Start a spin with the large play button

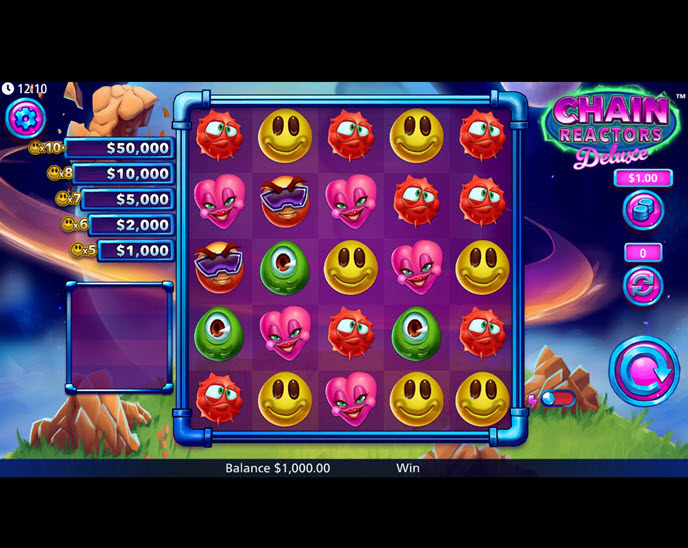pyautogui.click(x=643, y=370)
